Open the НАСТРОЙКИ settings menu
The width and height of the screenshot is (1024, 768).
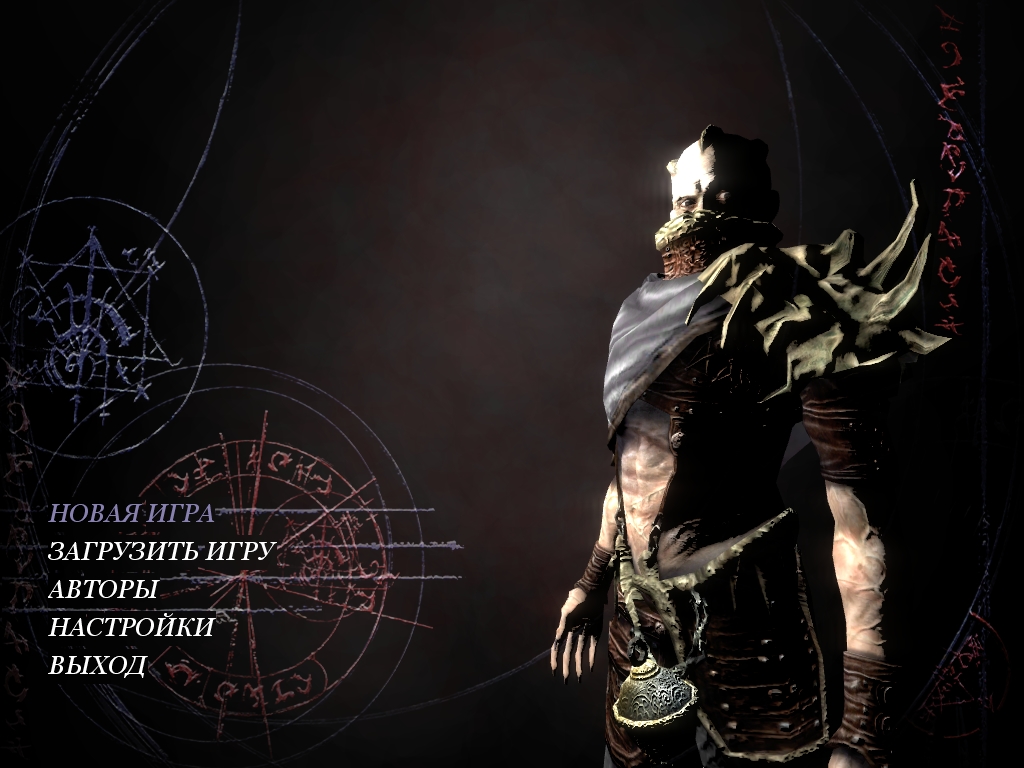131,627
